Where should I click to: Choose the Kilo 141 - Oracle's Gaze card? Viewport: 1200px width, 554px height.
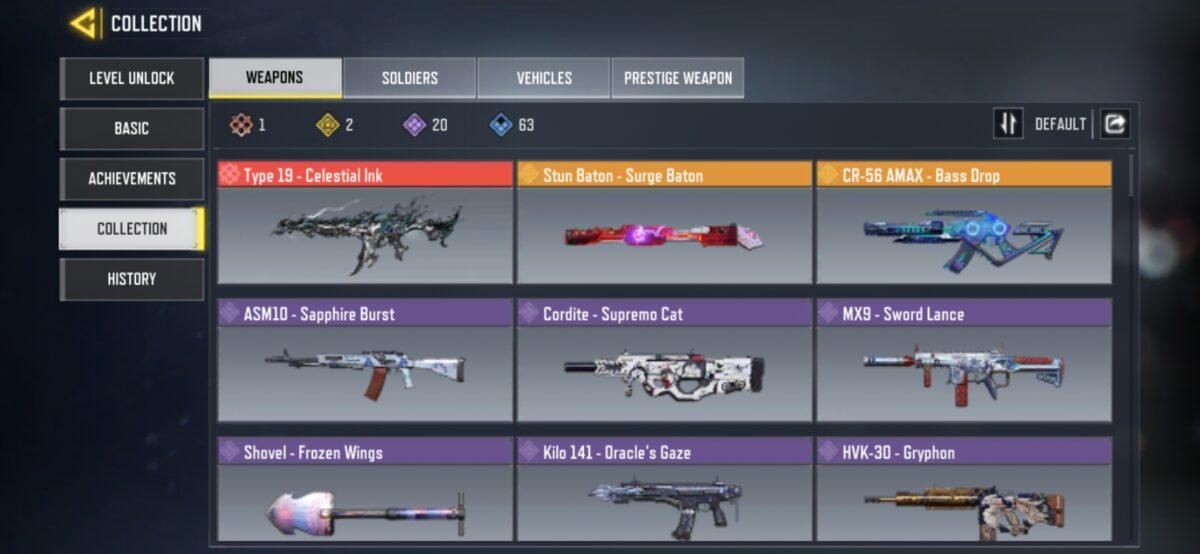click(x=664, y=492)
